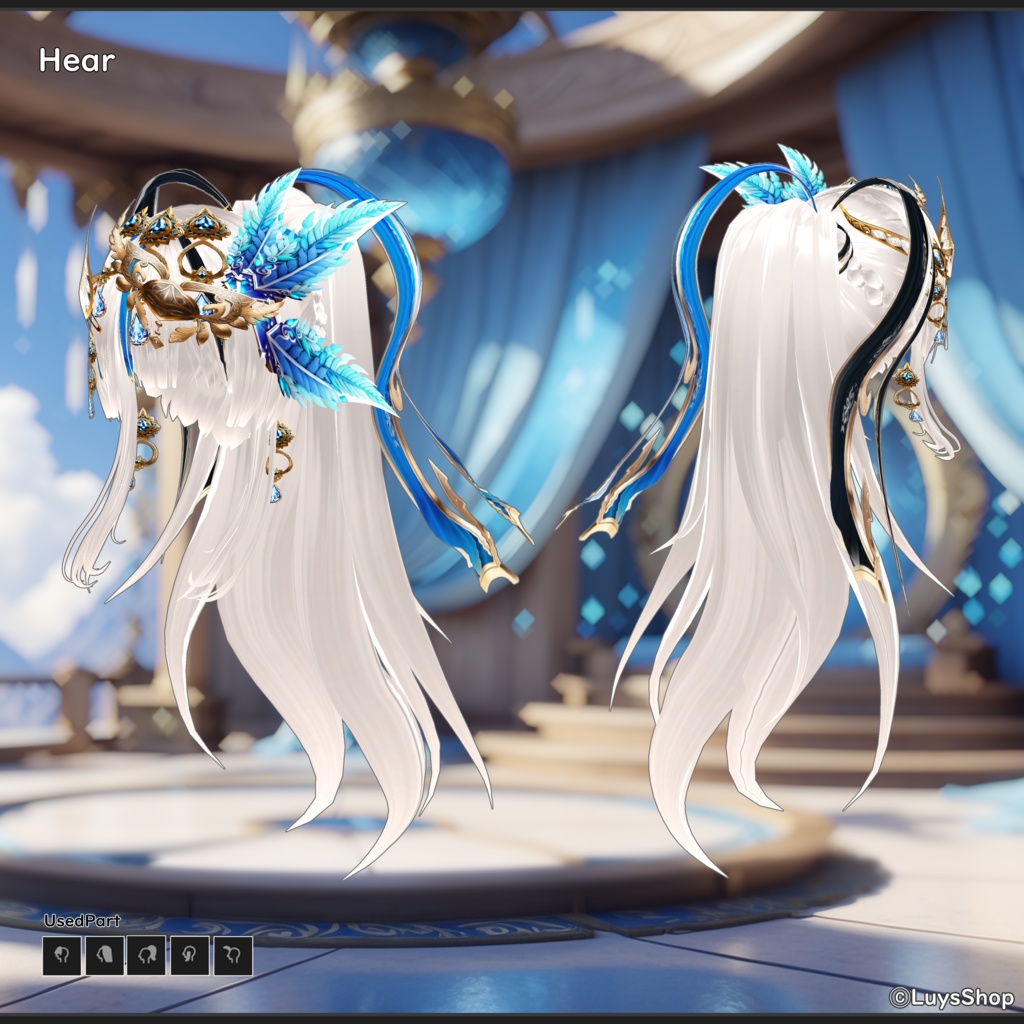The height and width of the screenshot is (1024, 1024).
Task: Choose the long back hair part icon
Action: point(105,956)
